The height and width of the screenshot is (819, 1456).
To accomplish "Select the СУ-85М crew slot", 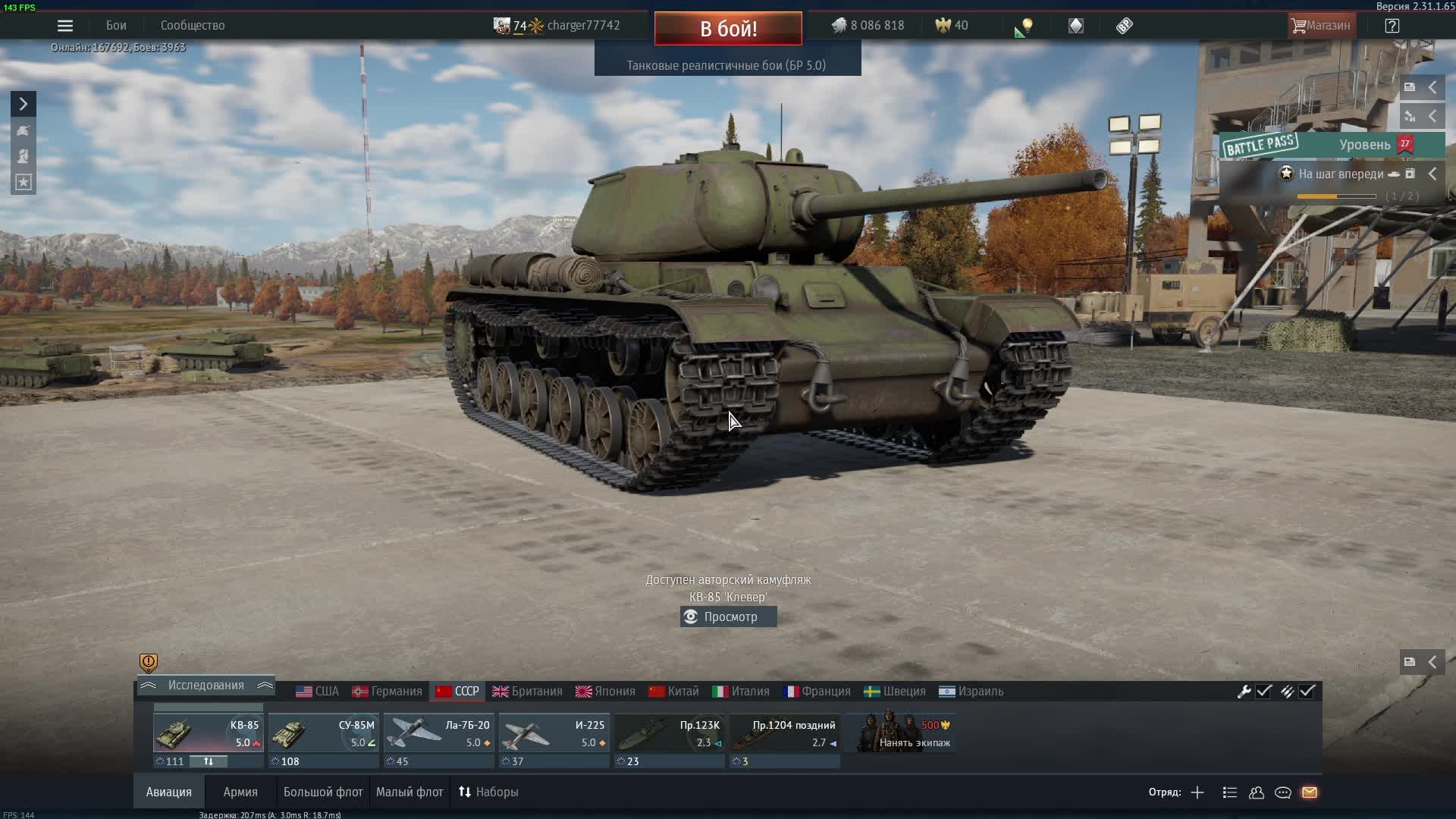I will [323, 733].
